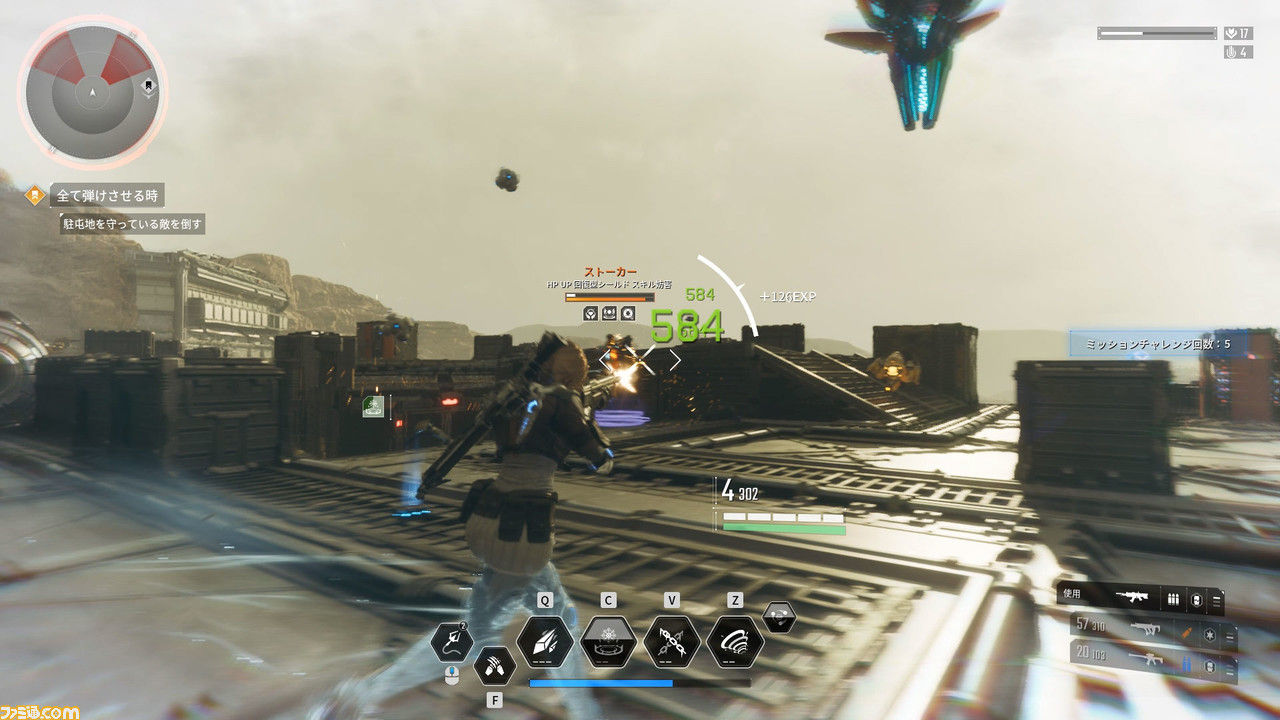Use the claw melee skill
1280x720 pixels.
click(494, 665)
